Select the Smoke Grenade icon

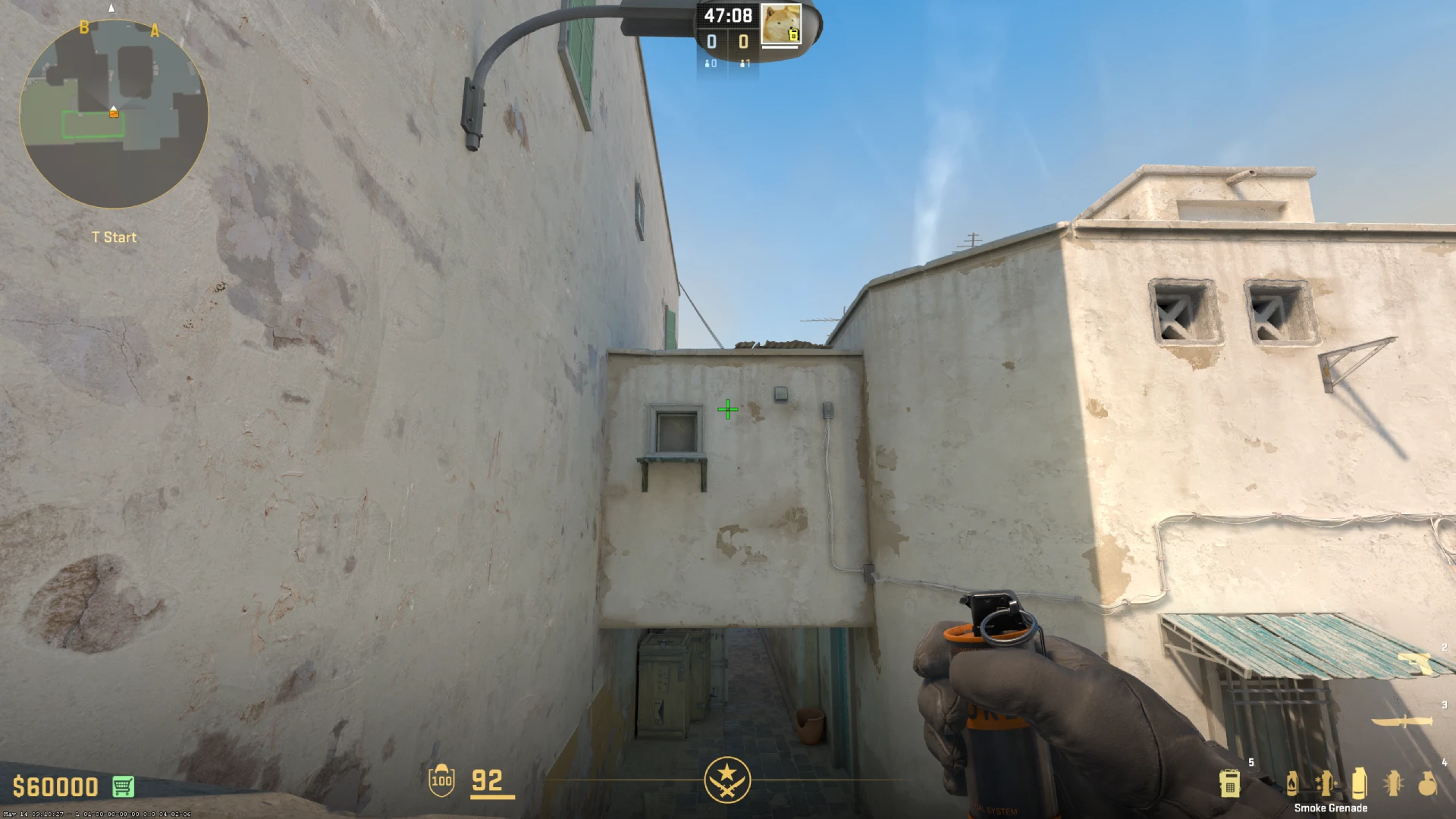click(x=1359, y=783)
